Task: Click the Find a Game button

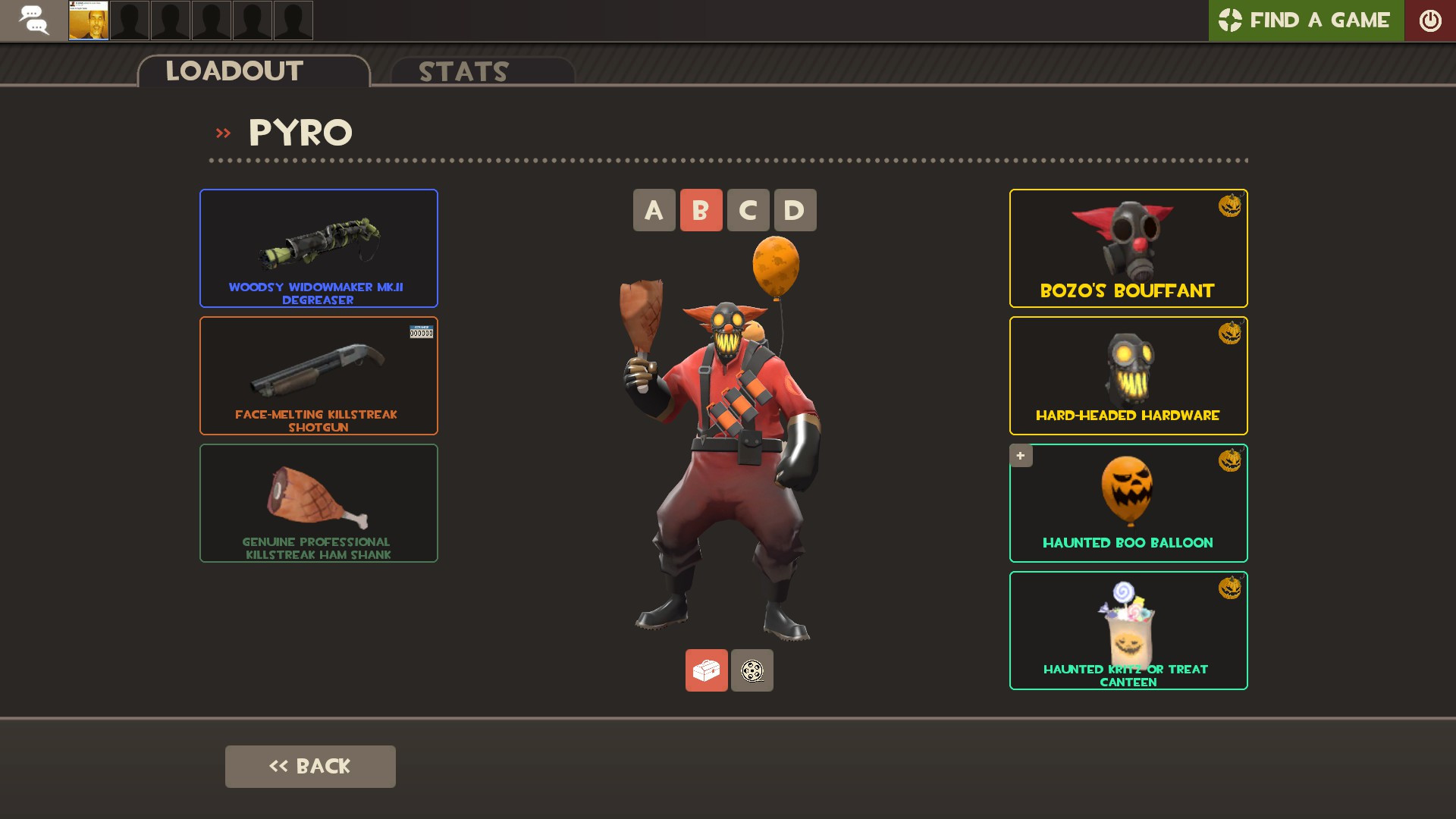Action: (x=1305, y=20)
